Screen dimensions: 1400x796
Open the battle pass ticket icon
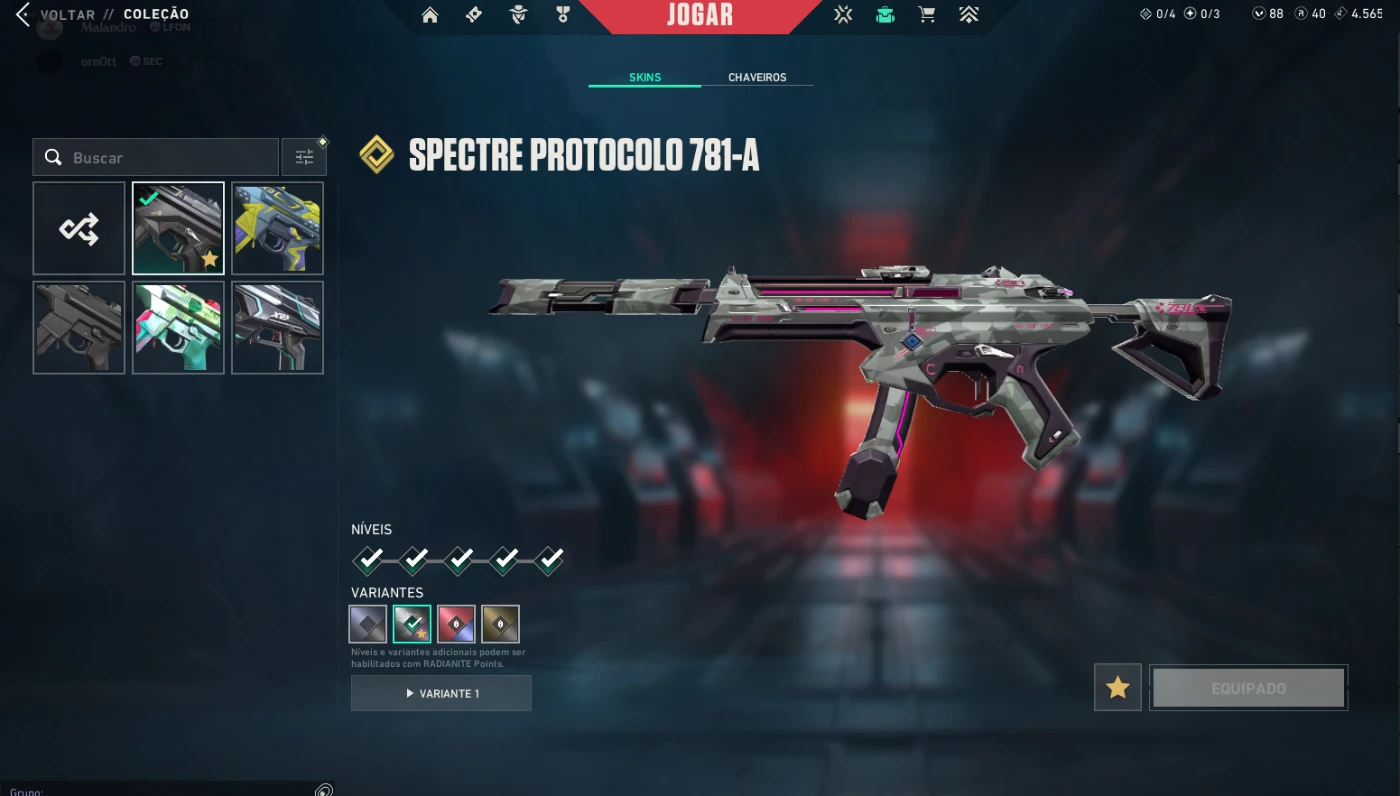click(474, 15)
